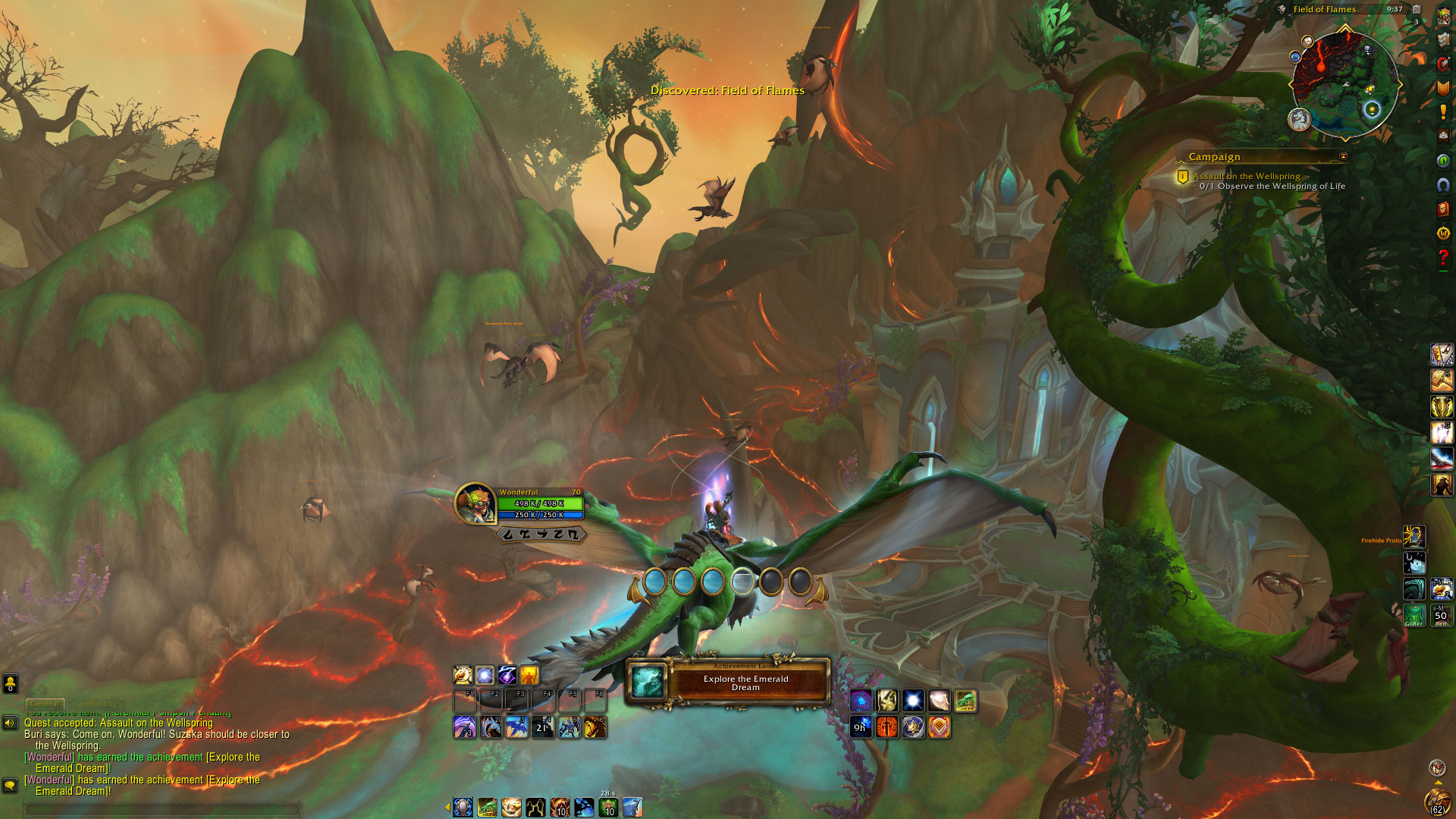Open the yellow exclamation quest log button
The height and width of the screenshot is (819, 1456).
click(x=1443, y=112)
